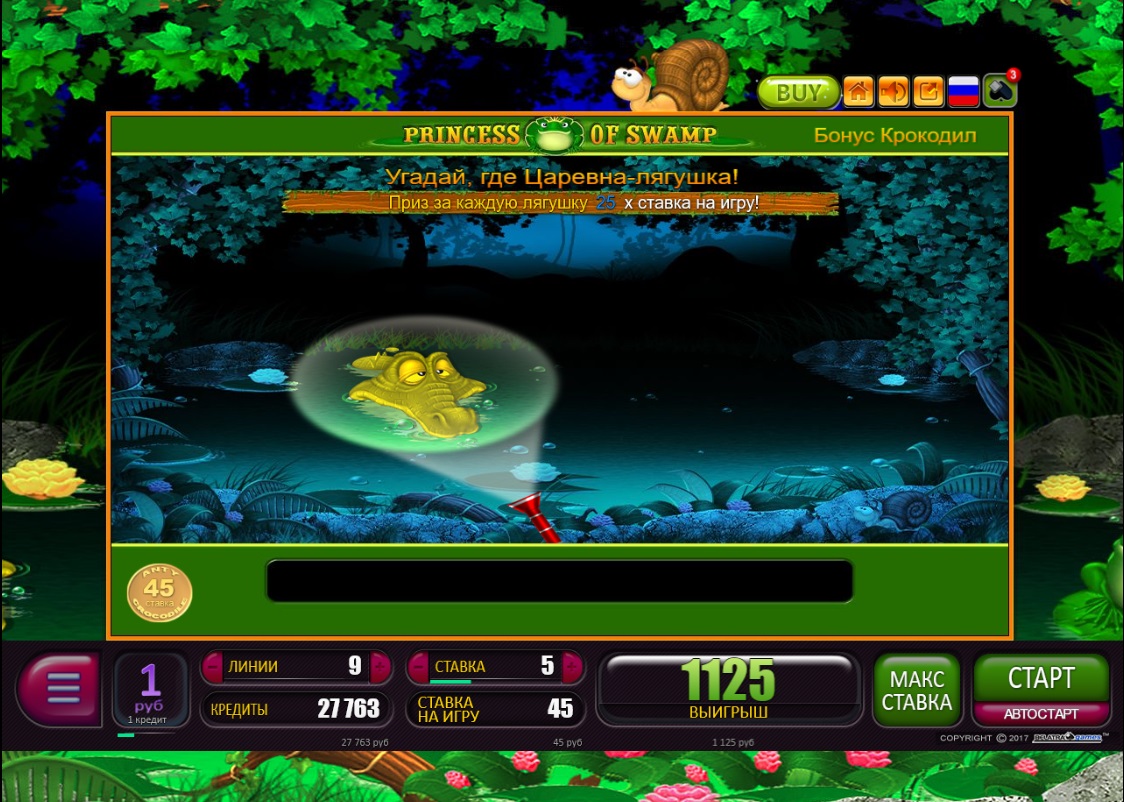Viewport: 1124px width, 802px height.
Task: Set the maximum bet with МАКС СТАВКА
Action: [916, 690]
